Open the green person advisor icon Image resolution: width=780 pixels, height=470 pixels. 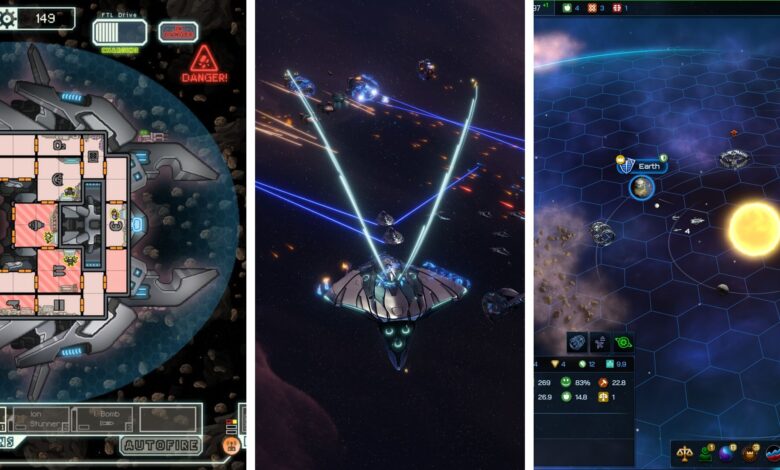tap(708, 453)
